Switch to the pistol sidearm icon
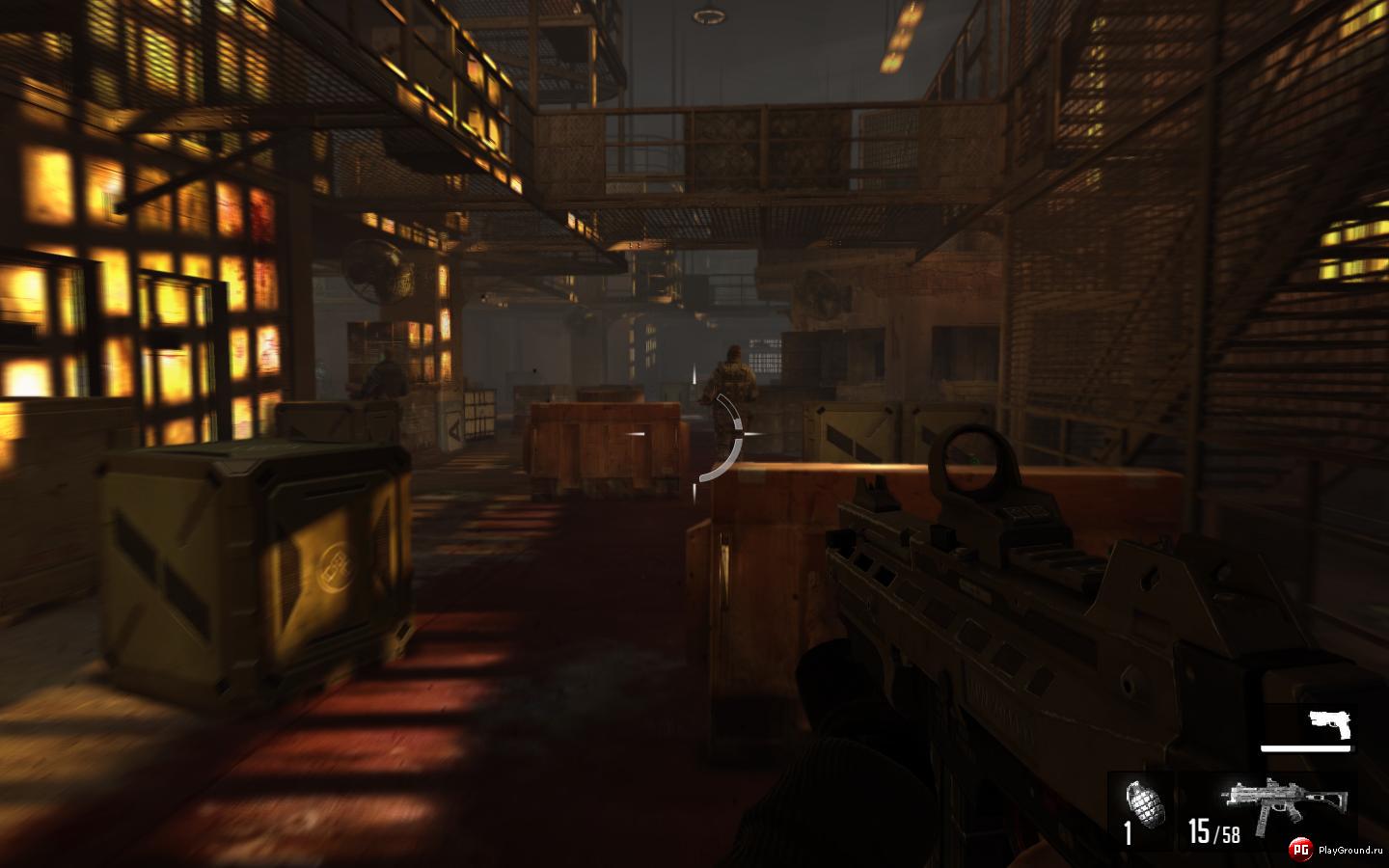The height and width of the screenshot is (868, 1389). coord(1330,724)
